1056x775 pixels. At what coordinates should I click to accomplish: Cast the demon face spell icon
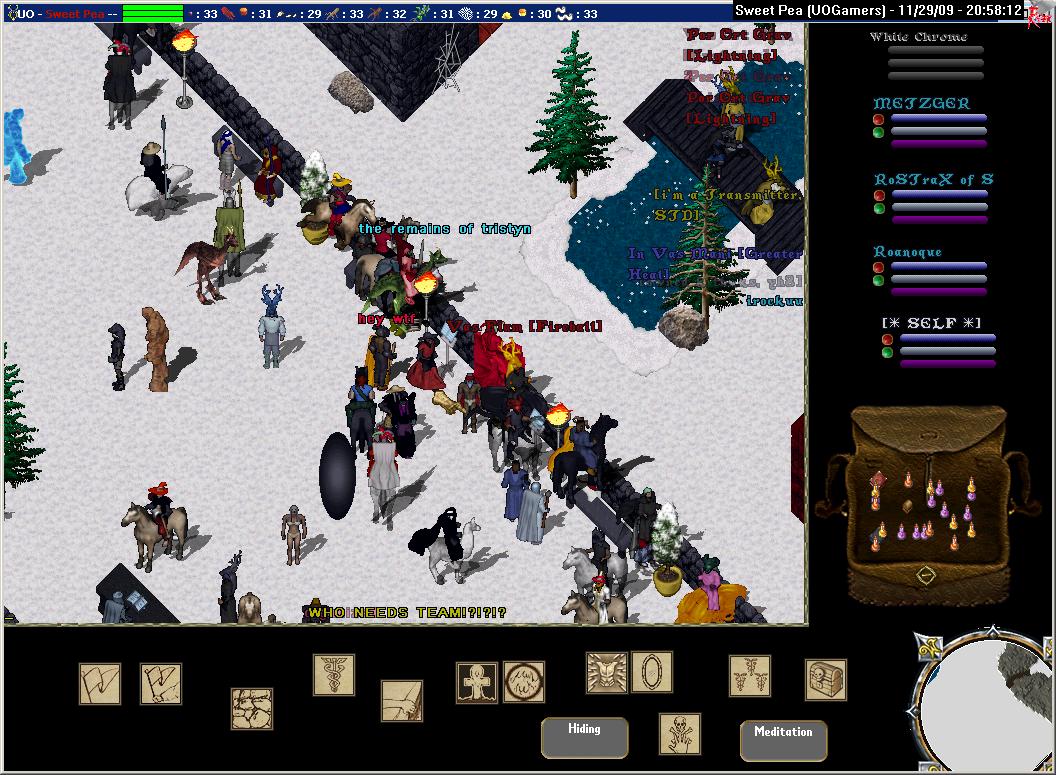[606, 673]
